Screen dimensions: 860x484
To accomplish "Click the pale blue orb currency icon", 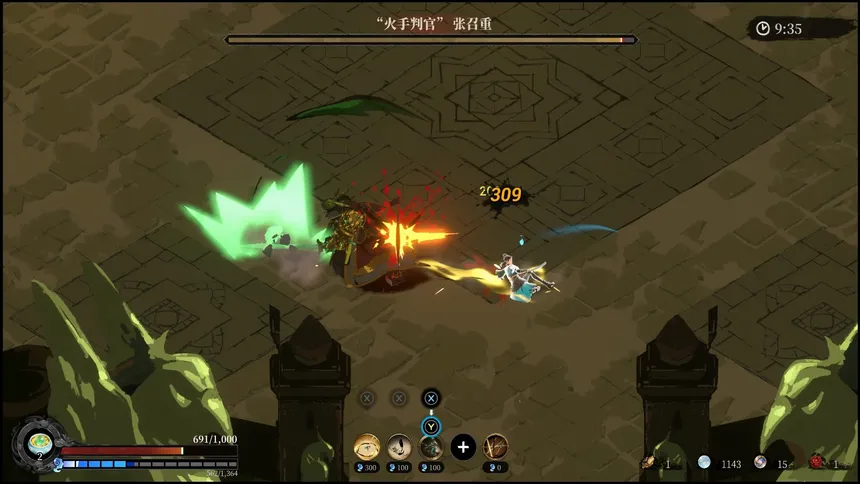I will click(704, 462).
